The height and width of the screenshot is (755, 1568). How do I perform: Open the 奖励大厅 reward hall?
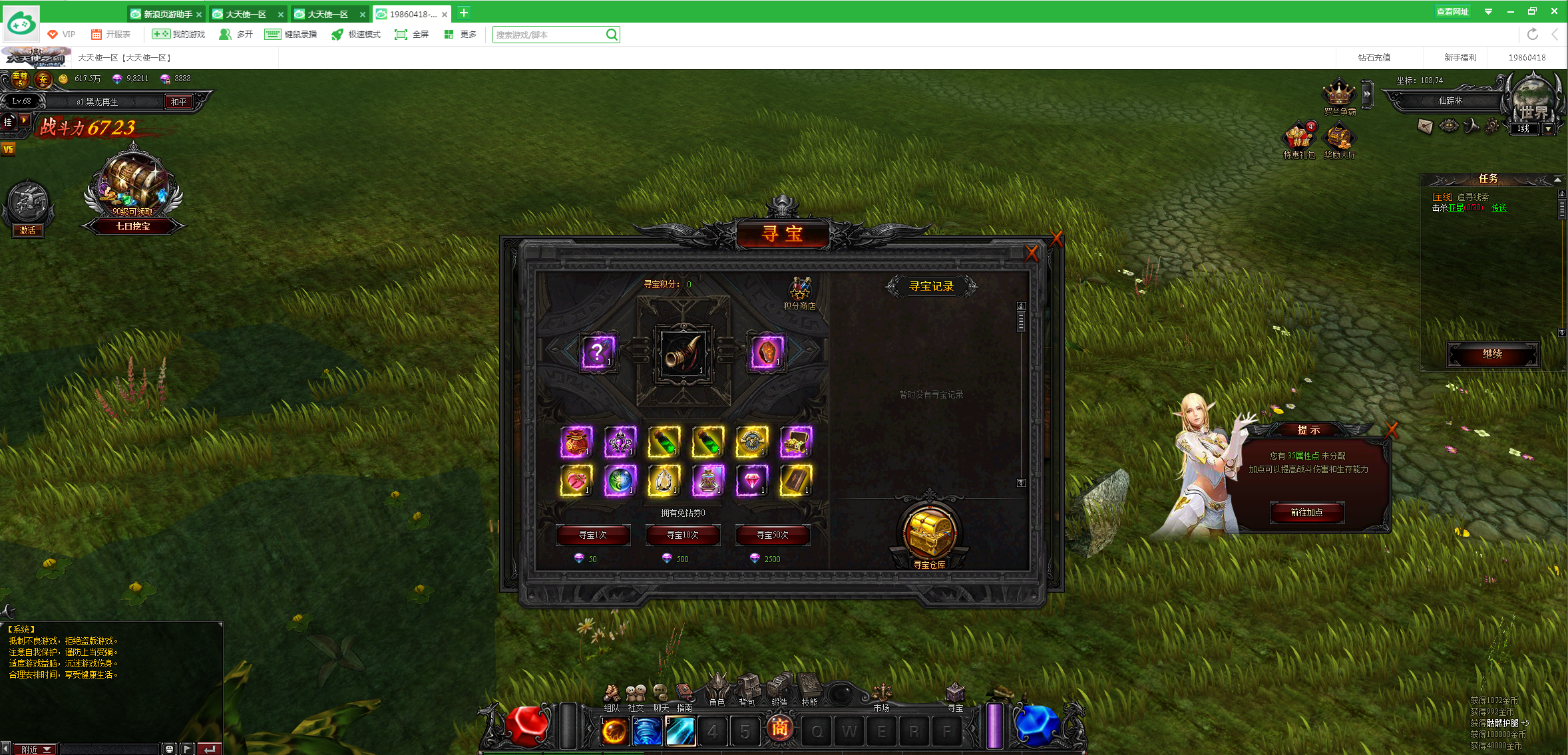coord(1339,139)
